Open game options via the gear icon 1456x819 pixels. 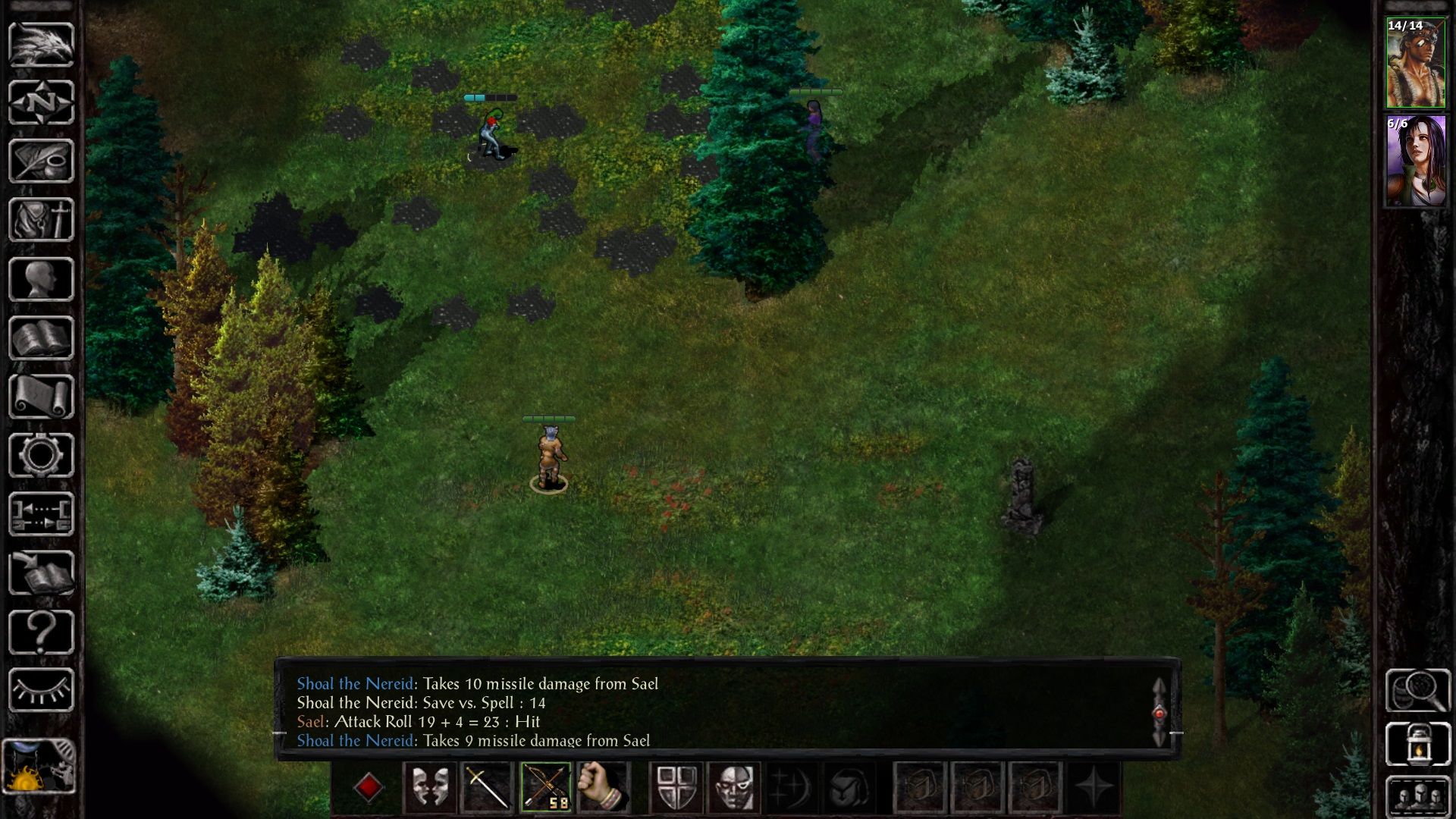click(41, 455)
